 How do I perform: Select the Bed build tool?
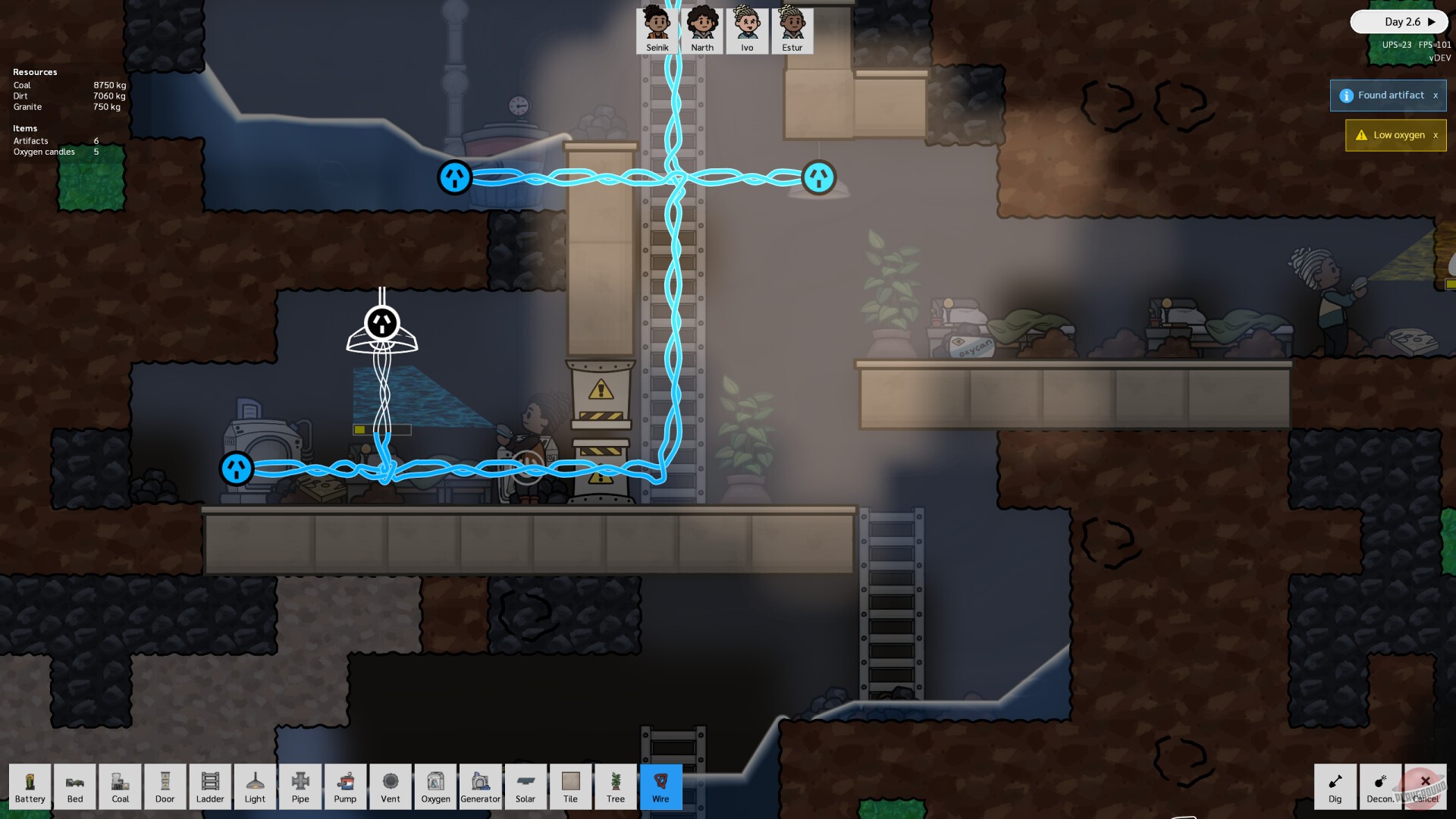(74, 786)
